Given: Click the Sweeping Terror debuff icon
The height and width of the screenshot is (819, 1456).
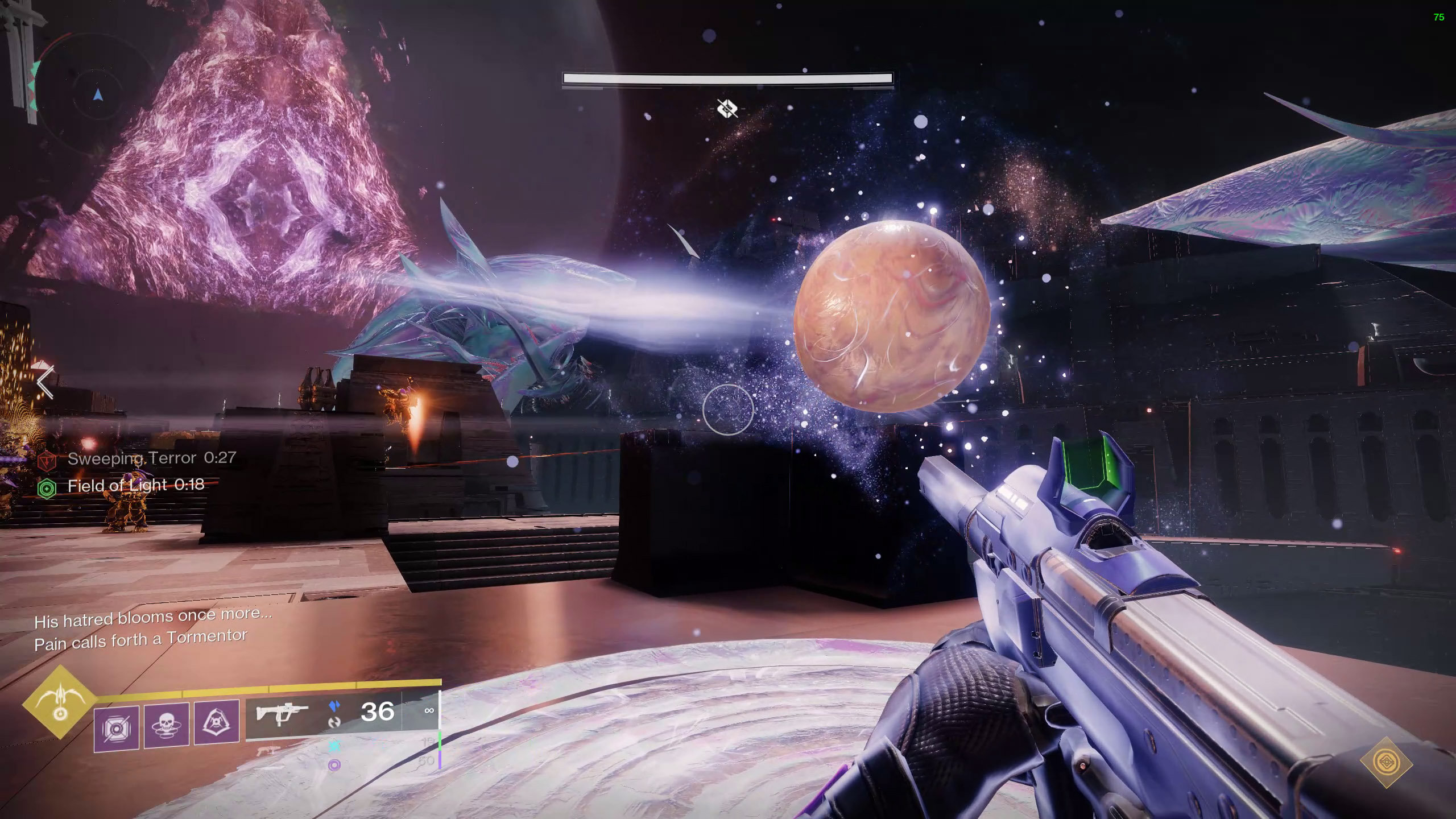Looking at the screenshot, I should tap(47, 461).
